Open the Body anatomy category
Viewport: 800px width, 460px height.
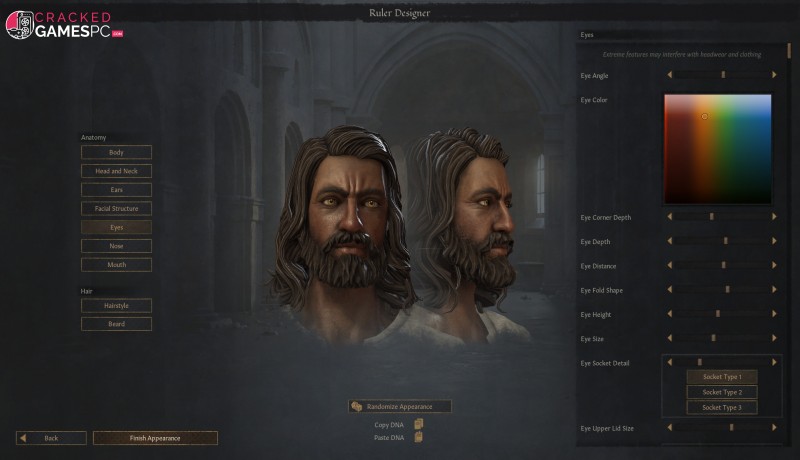click(116, 152)
